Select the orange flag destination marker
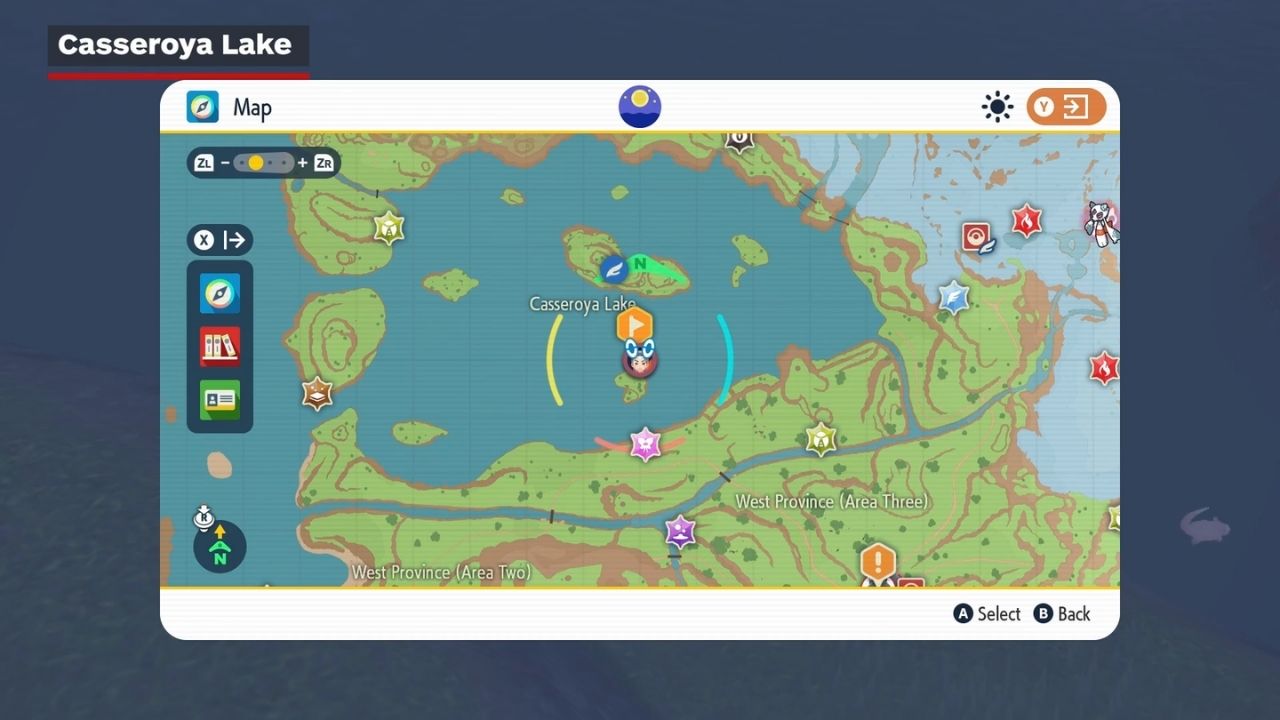The height and width of the screenshot is (720, 1280). (634, 324)
